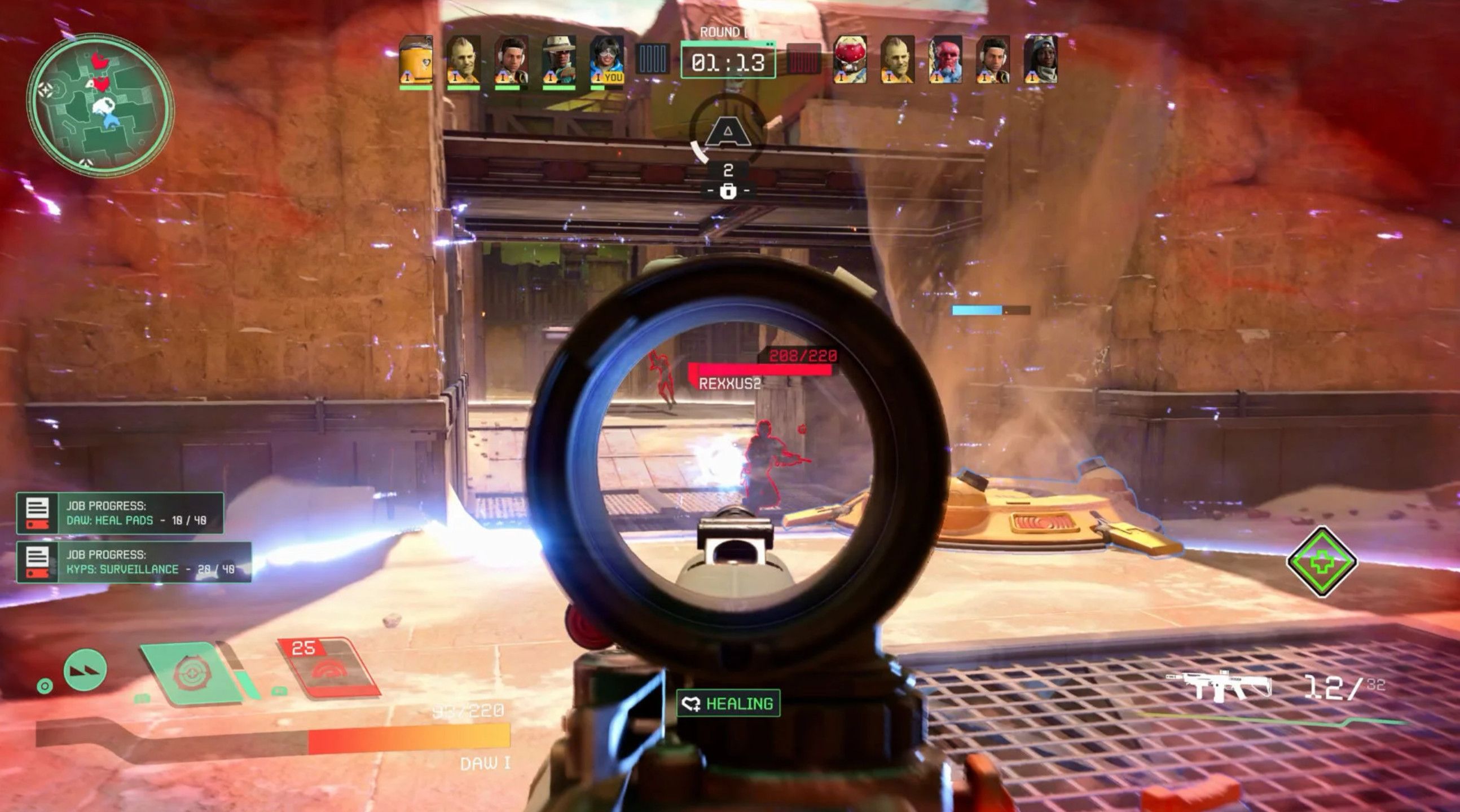Select the red dome ability on cooldown
1460x812 pixels.
click(329, 668)
